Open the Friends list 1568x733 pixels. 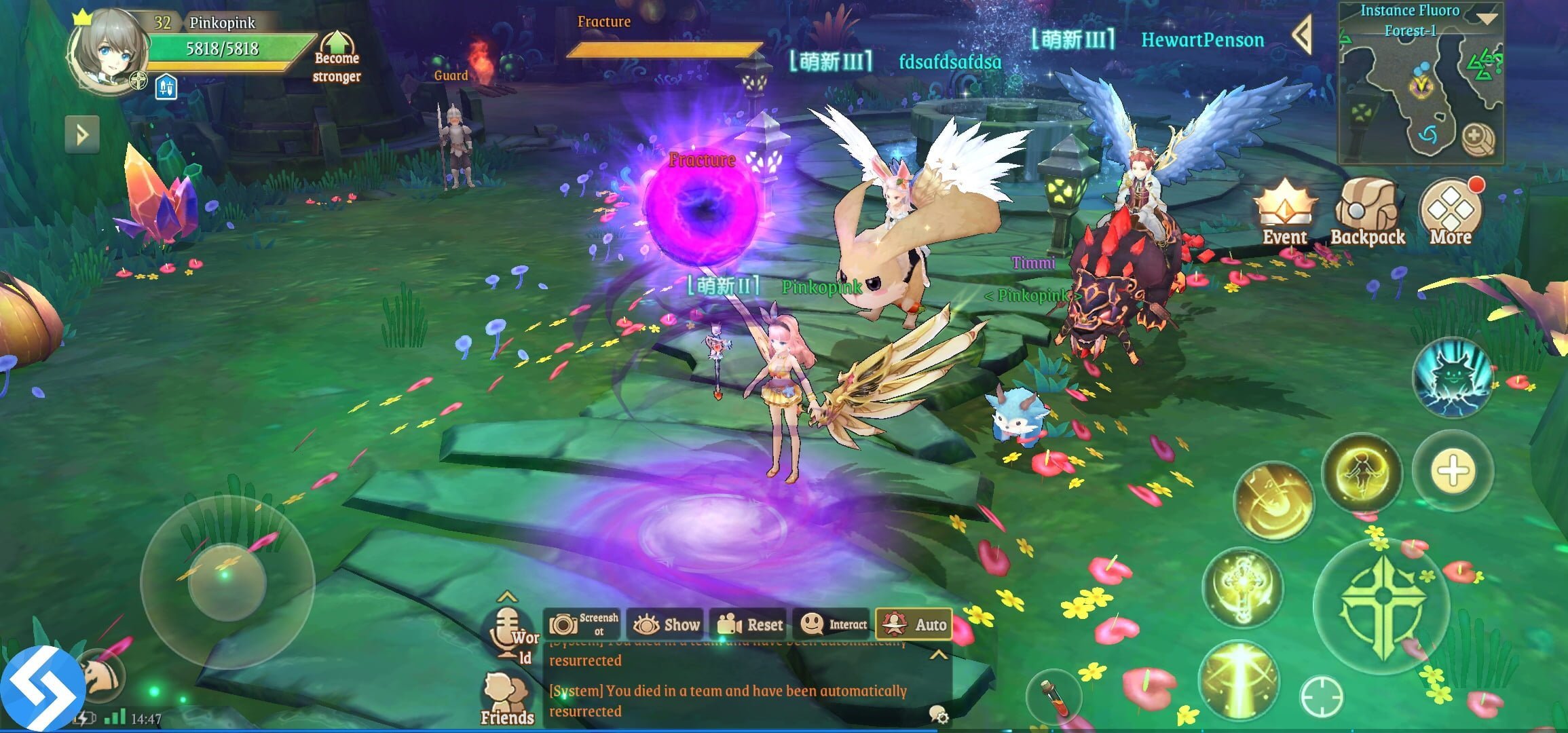[x=507, y=699]
